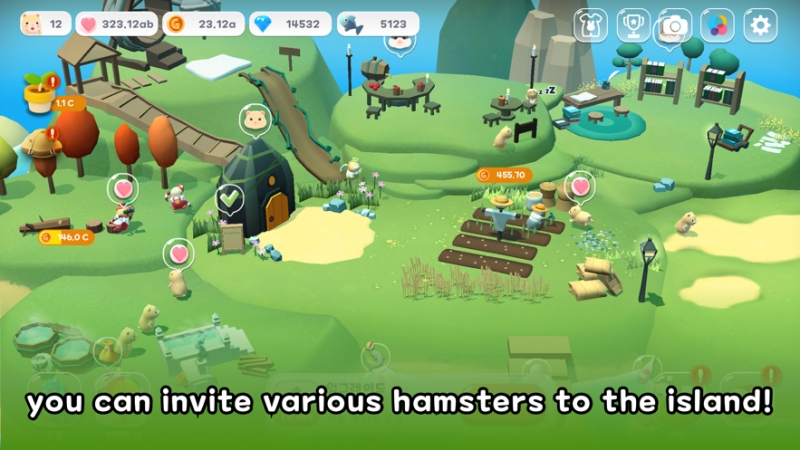Tap the green checkmark bubble
Screen dimensions: 800x450
pyautogui.click(x=231, y=199)
